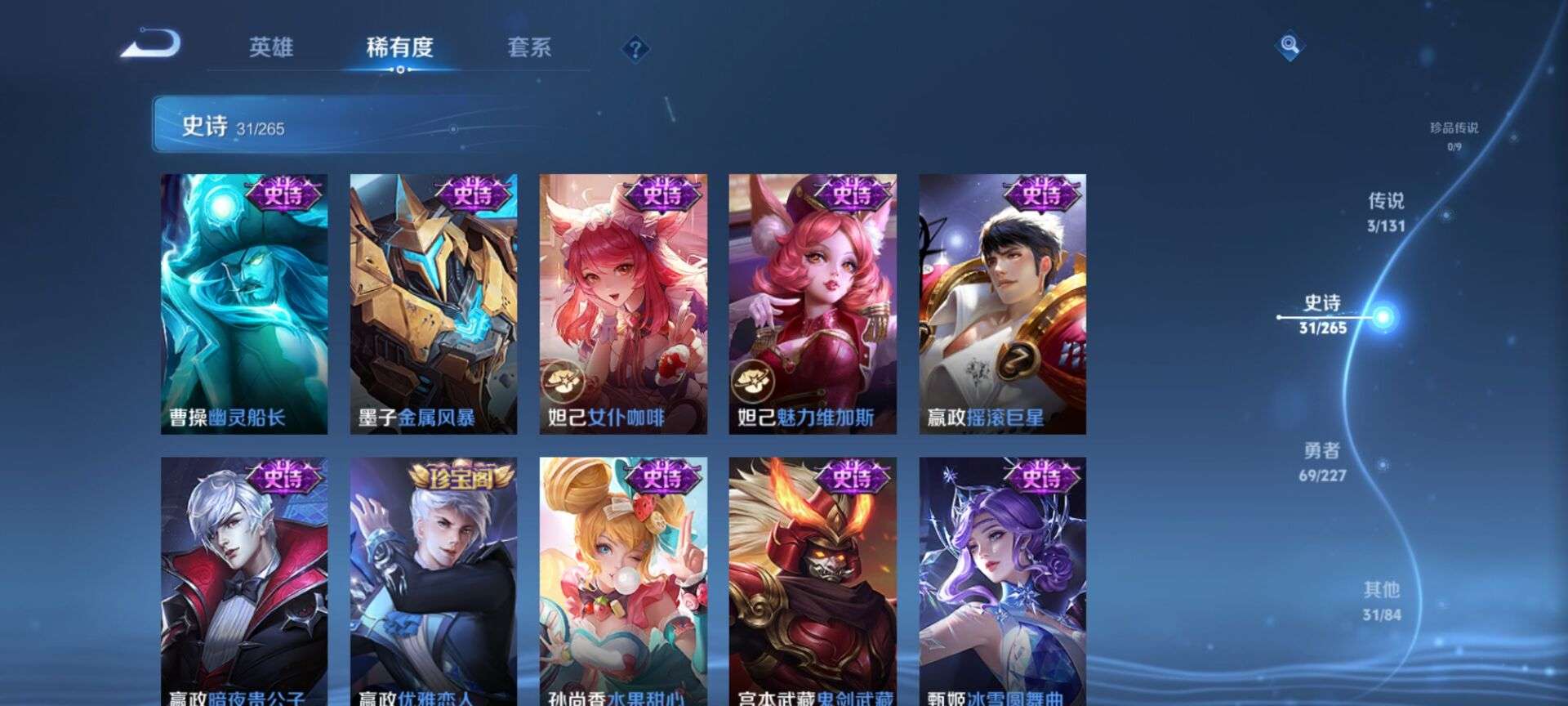1568x706 pixels.
Task: Open the search magnifier at top right
Action: tap(1289, 45)
